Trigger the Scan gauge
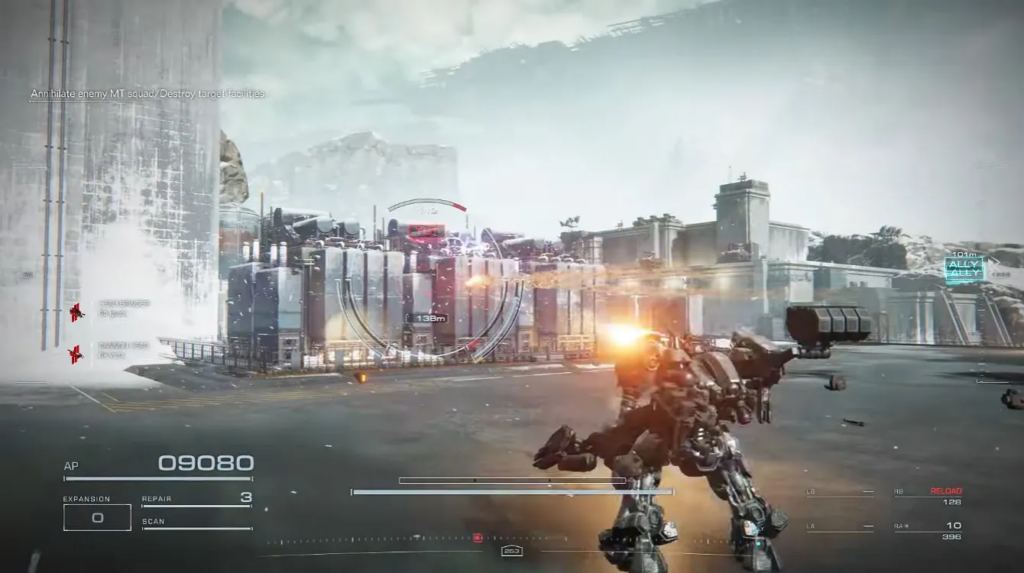The height and width of the screenshot is (573, 1024). coord(196,523)
